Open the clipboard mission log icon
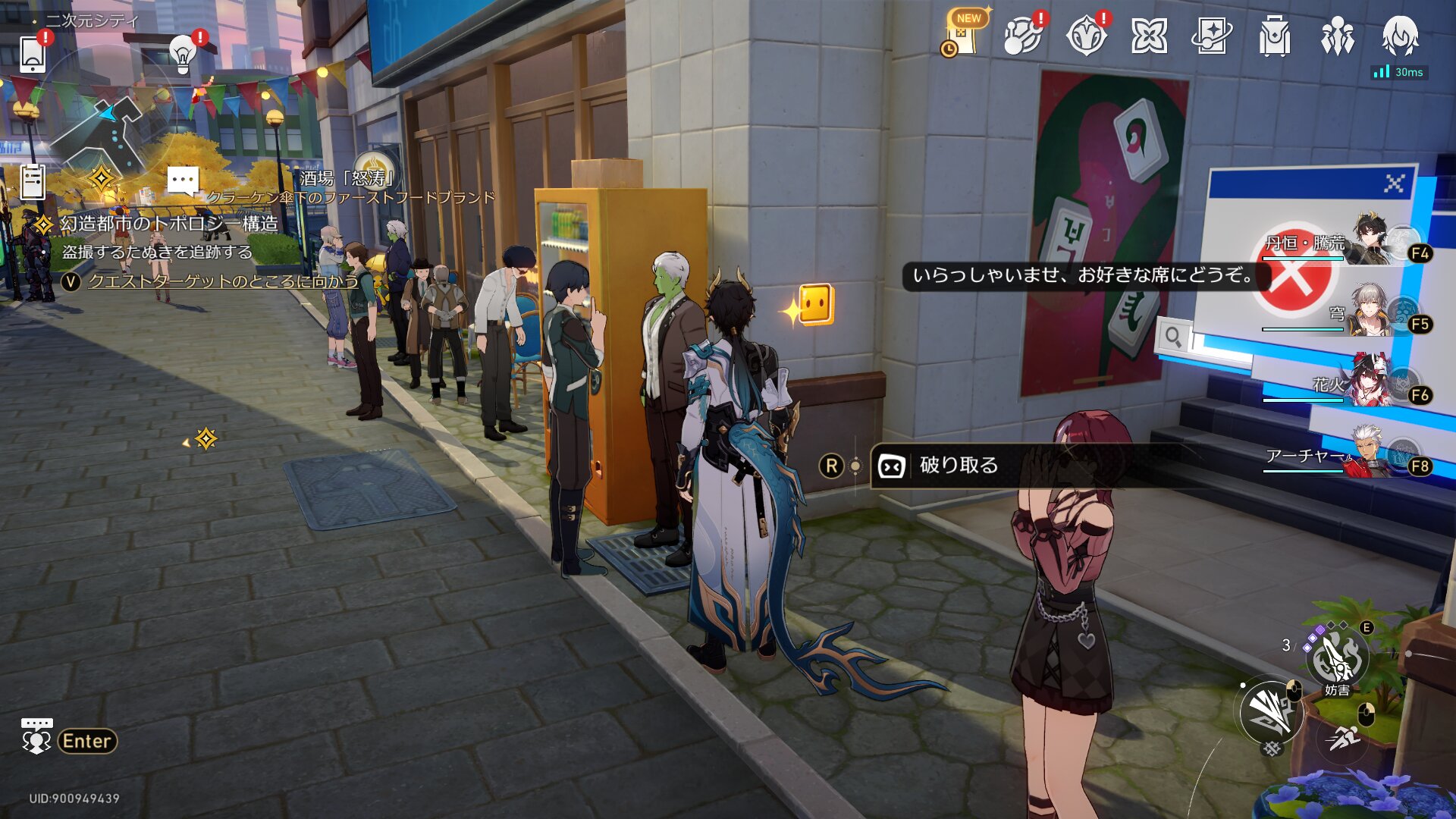The width and height of the screenshot is (1456, 819). pyautogui.click(x=33, y=182)
